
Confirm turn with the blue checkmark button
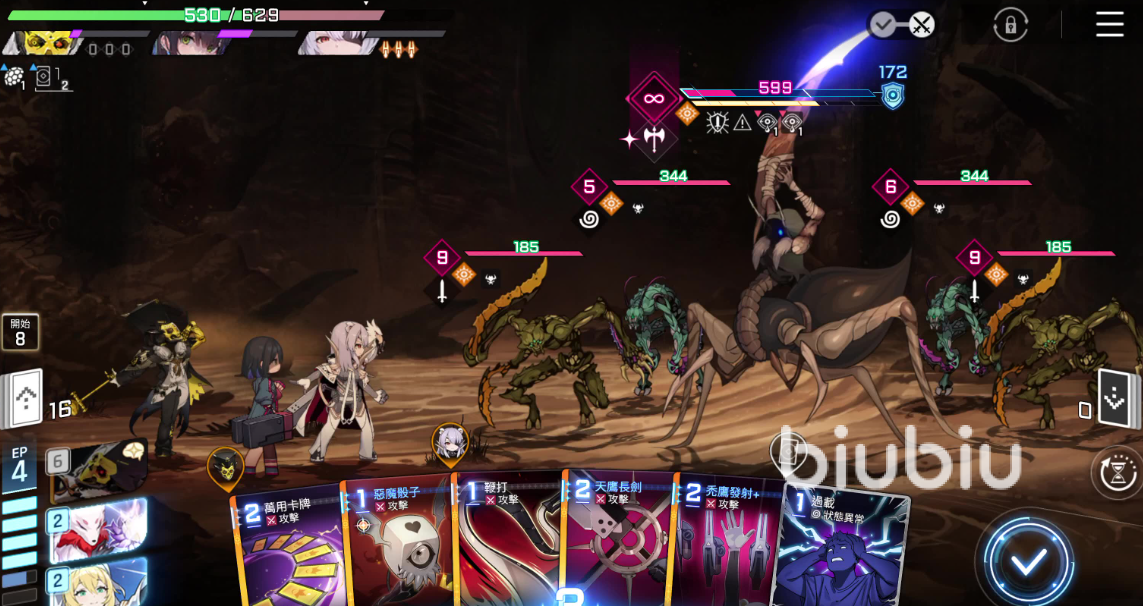coord(1028,561)
